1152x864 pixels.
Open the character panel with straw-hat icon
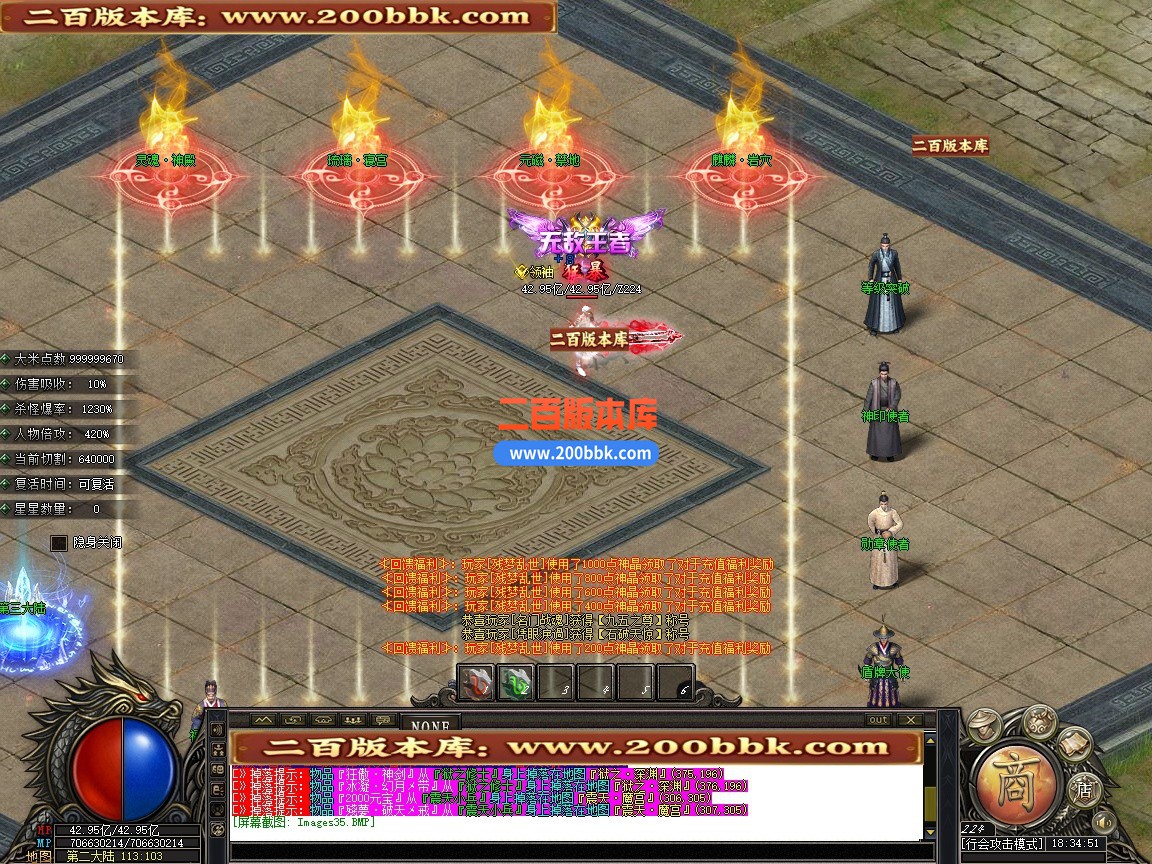coord(985,724)
